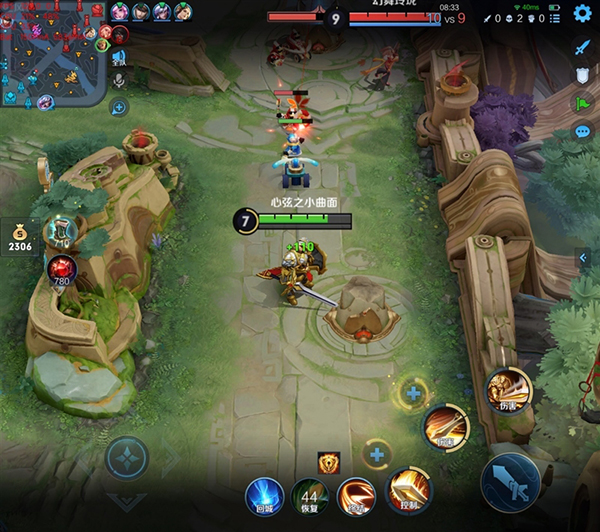
Task: Use the small golden equipment active icon
Action: 329,462
